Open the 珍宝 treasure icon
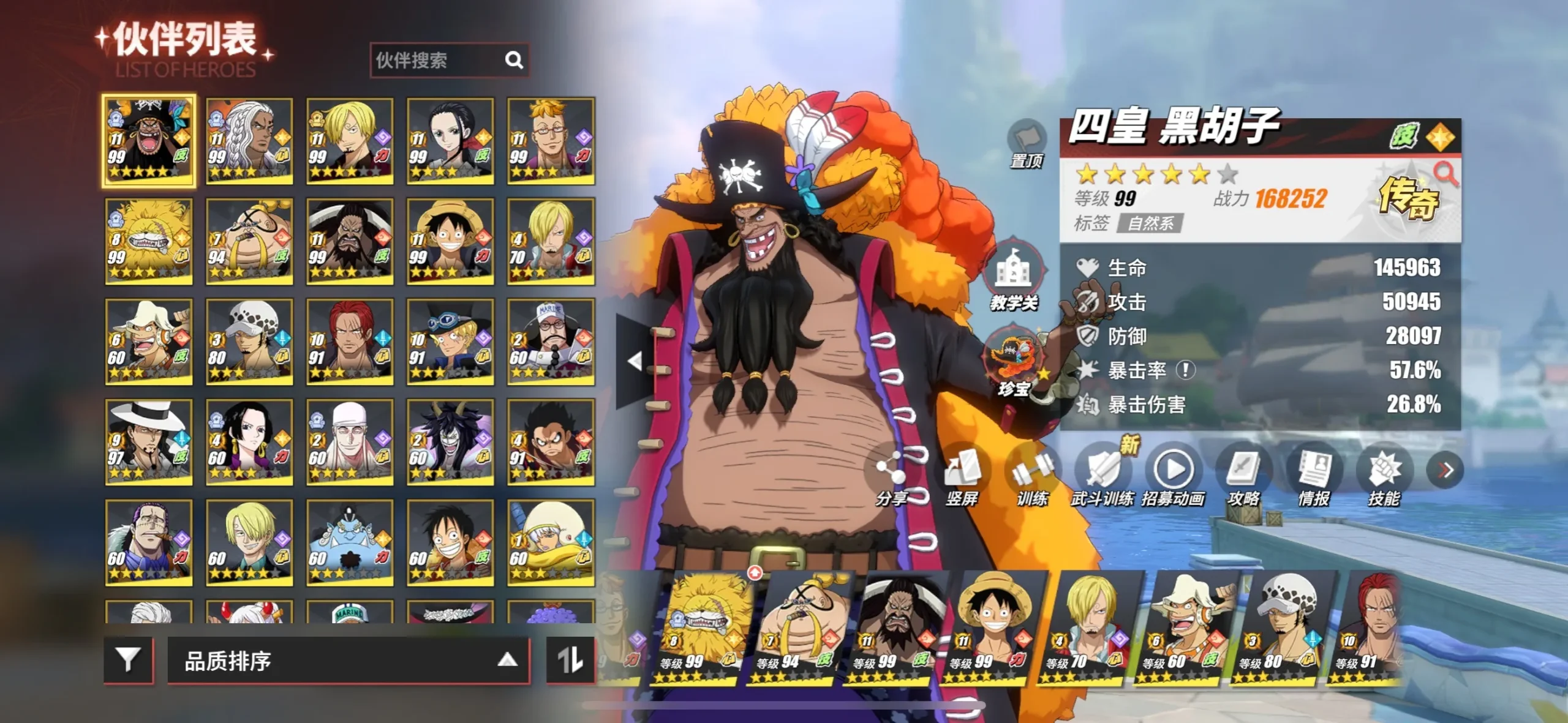Screen dimensions: 1568x723 click(1013, 361)
